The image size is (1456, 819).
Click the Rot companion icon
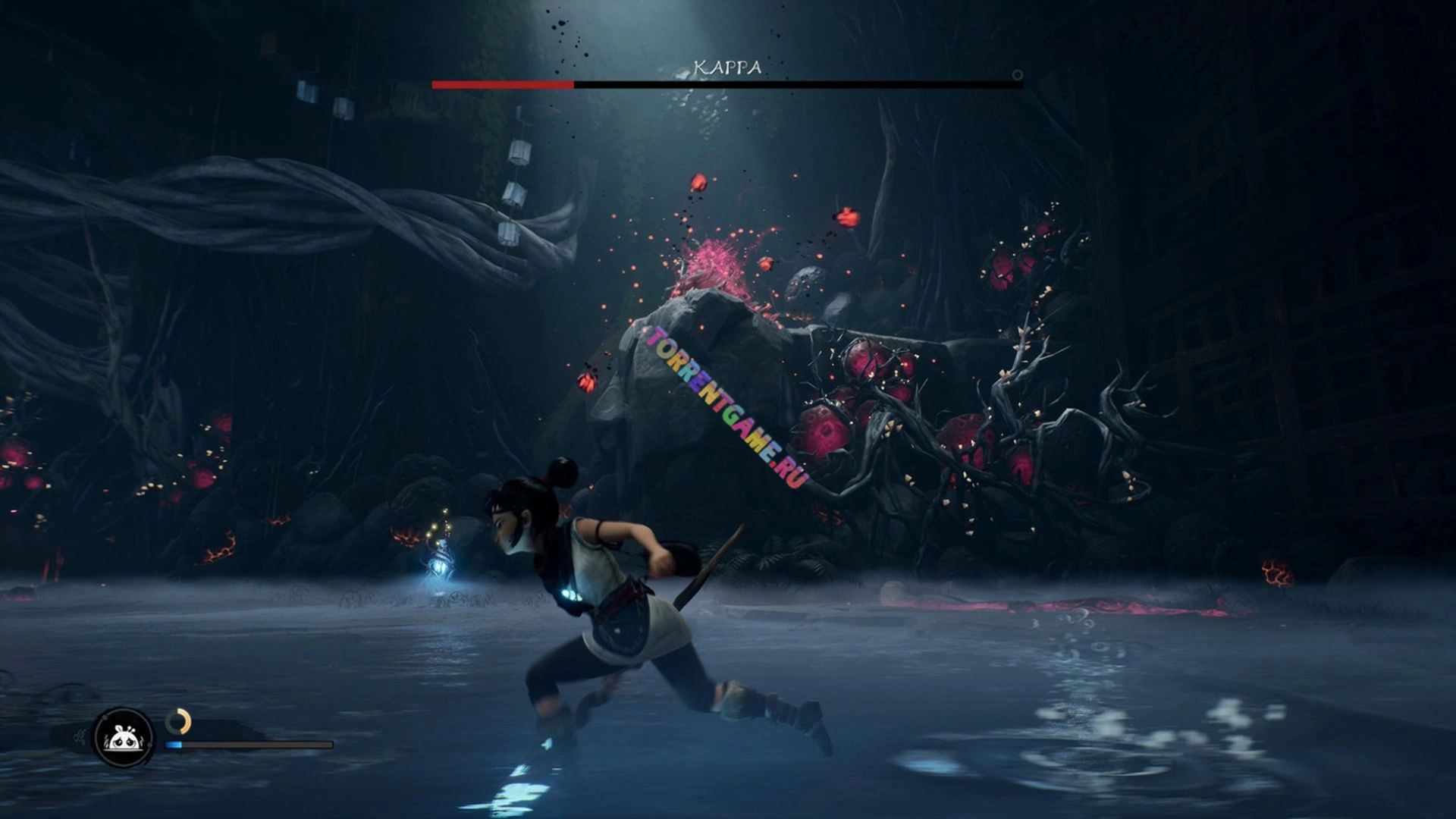(123, 736)
